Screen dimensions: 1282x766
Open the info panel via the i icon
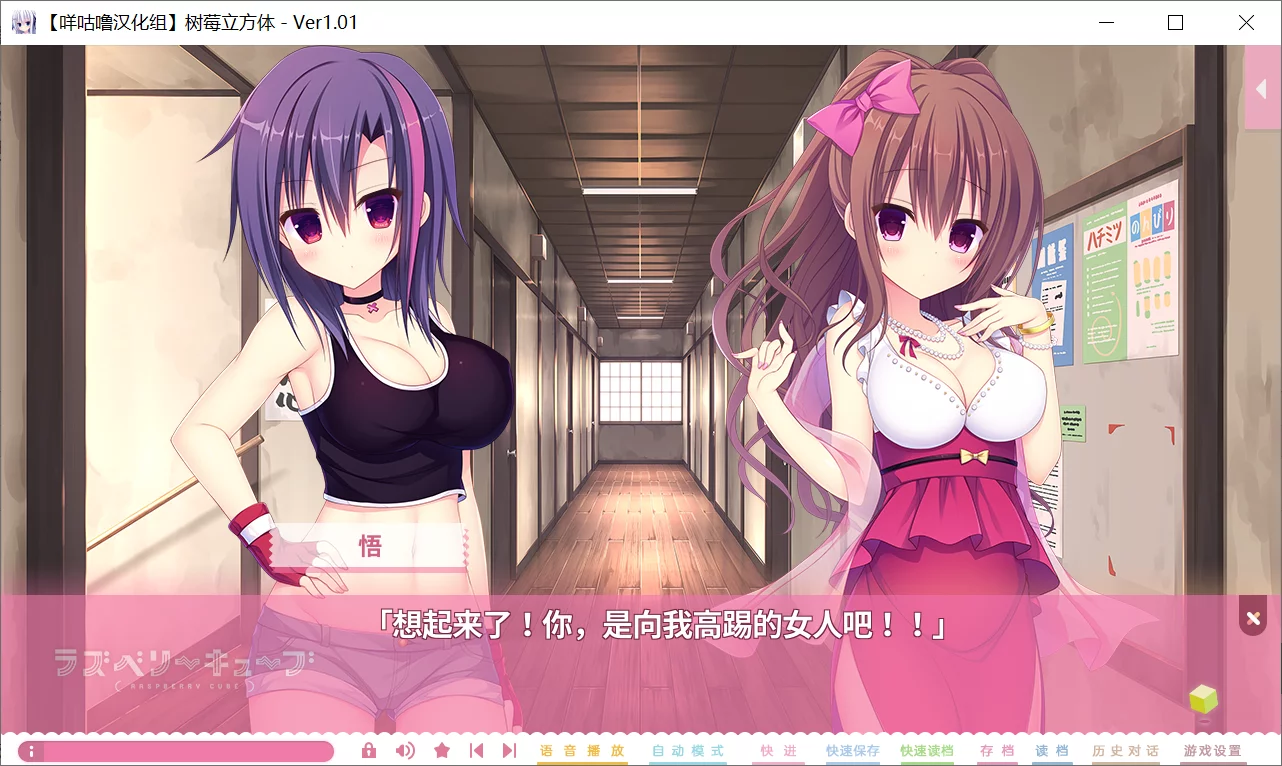coord(30,749)
